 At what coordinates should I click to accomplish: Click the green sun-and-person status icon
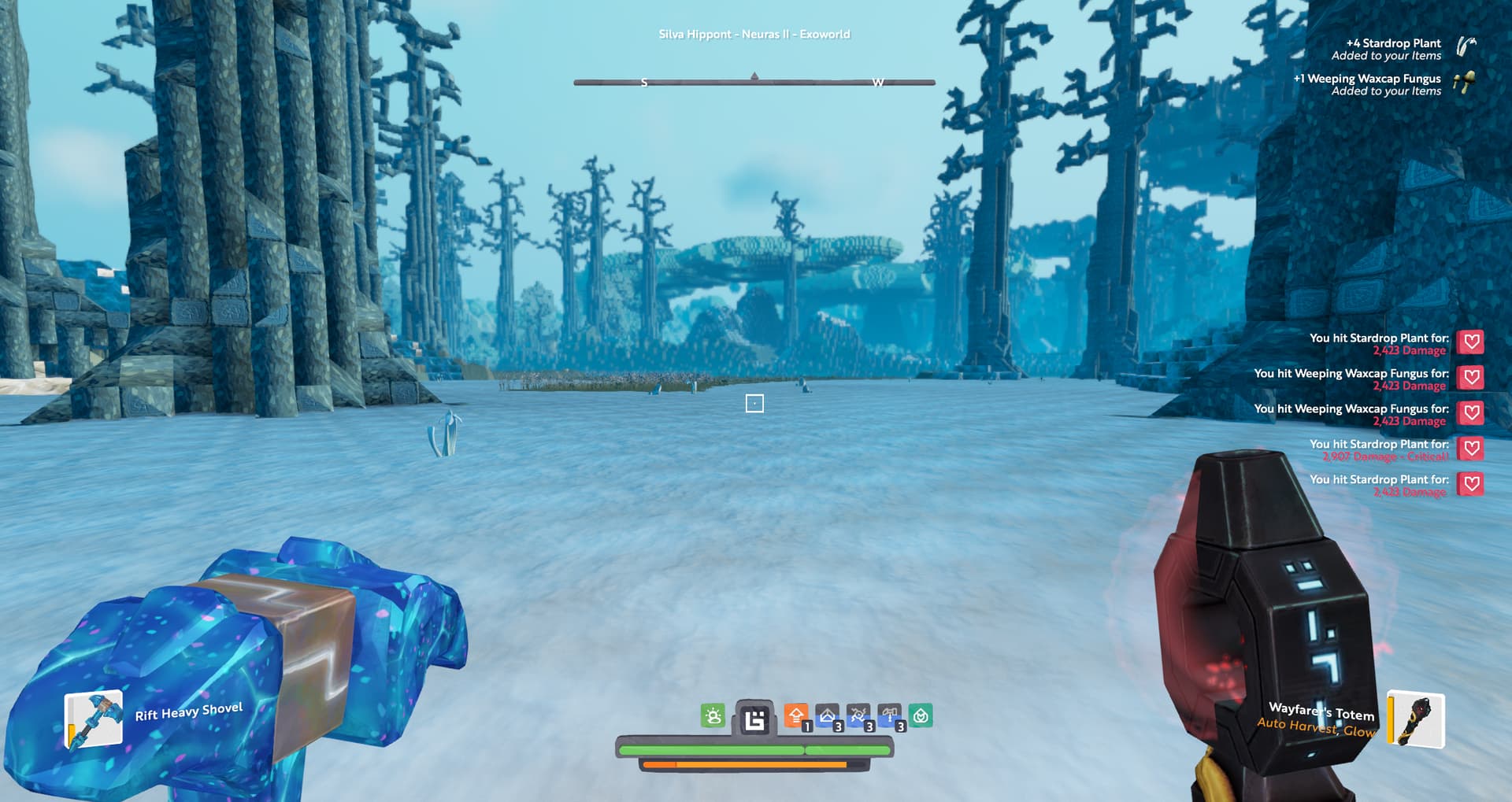(713, 716)
